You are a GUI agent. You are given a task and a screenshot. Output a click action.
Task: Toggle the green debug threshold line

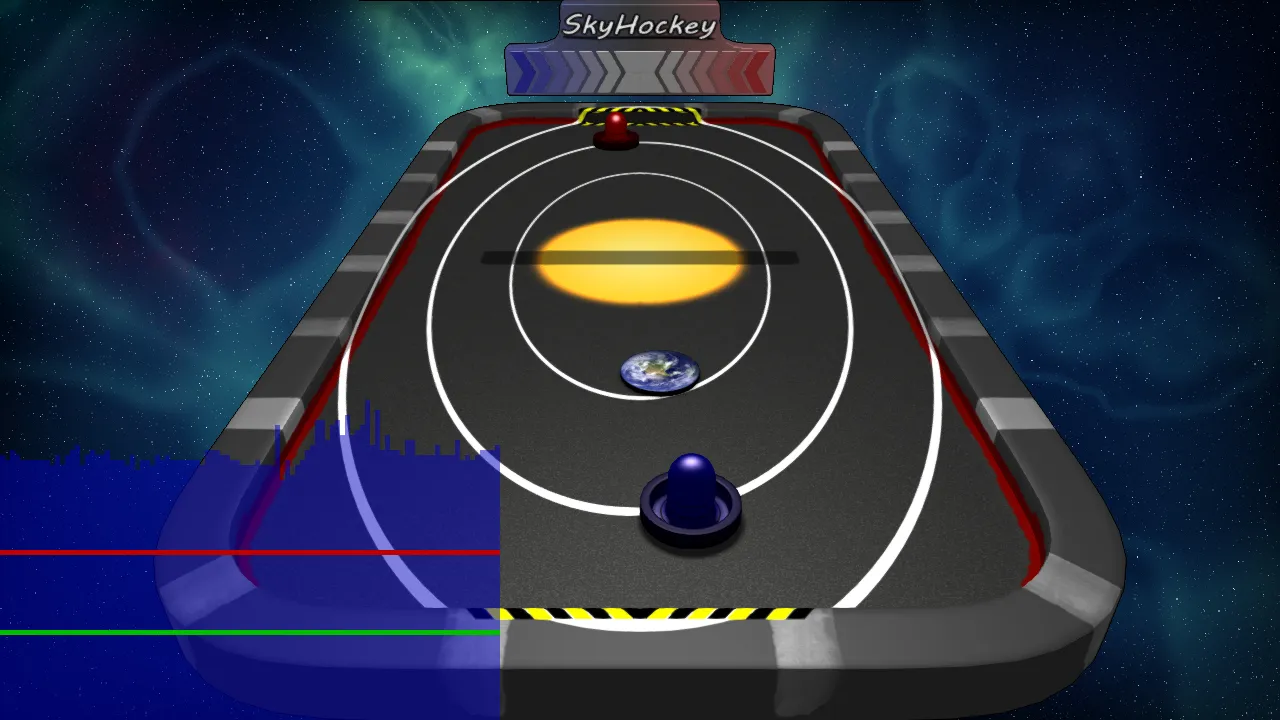pyautogui.click(x=150, y=633)
